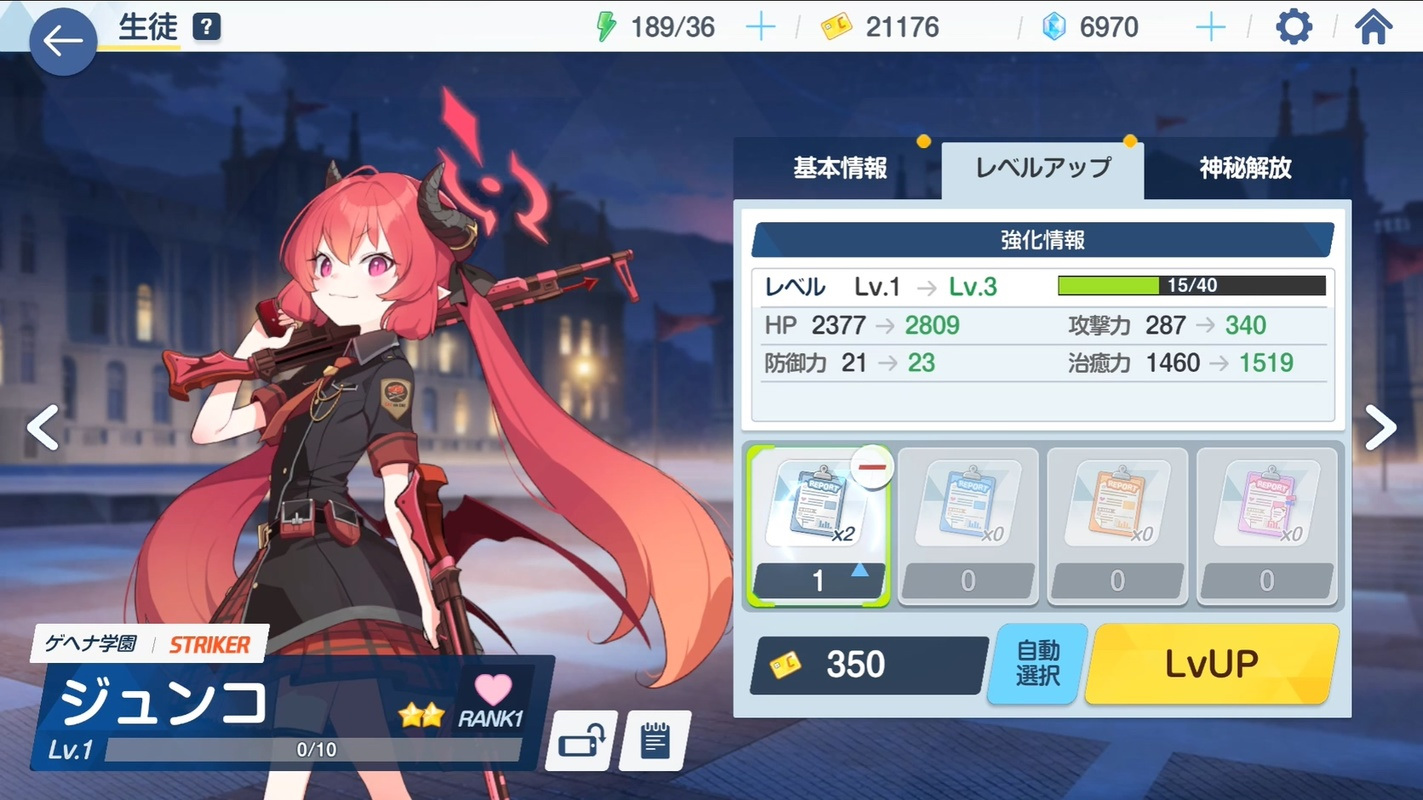
Task: Confirm the level up with LvUP
Action: (1211, 664)
